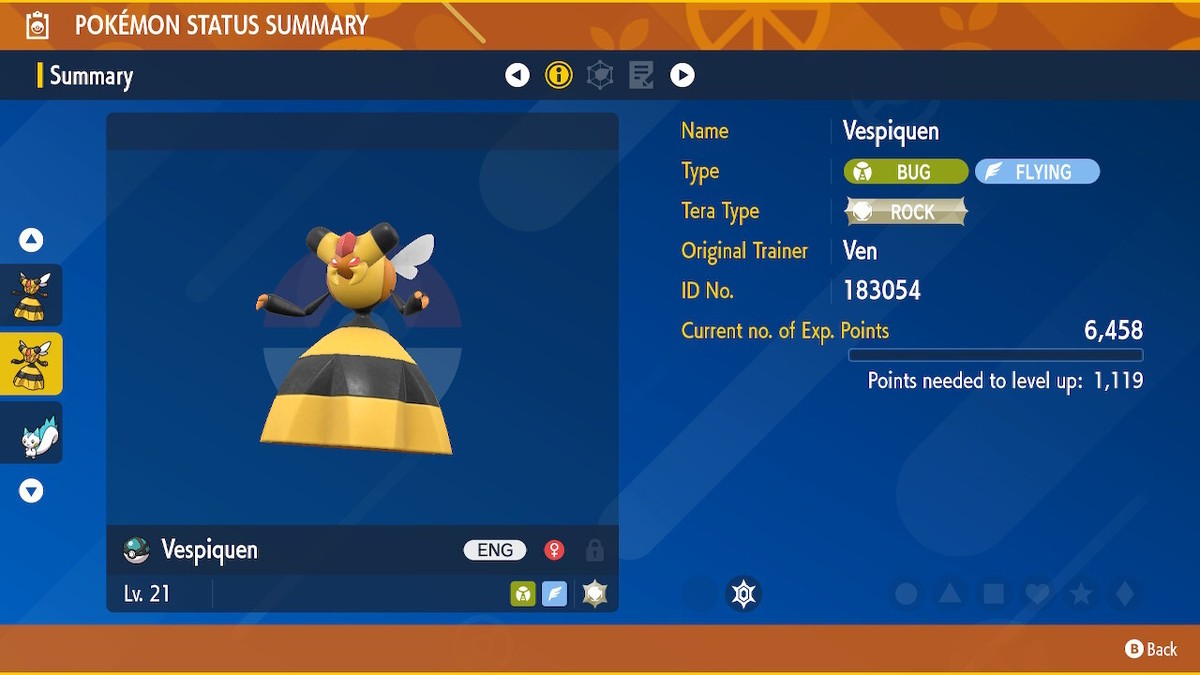The width and height of the screenshot is (1200, 675).
Task: Go to the previous summary page arrow
Action: (517, 75)
